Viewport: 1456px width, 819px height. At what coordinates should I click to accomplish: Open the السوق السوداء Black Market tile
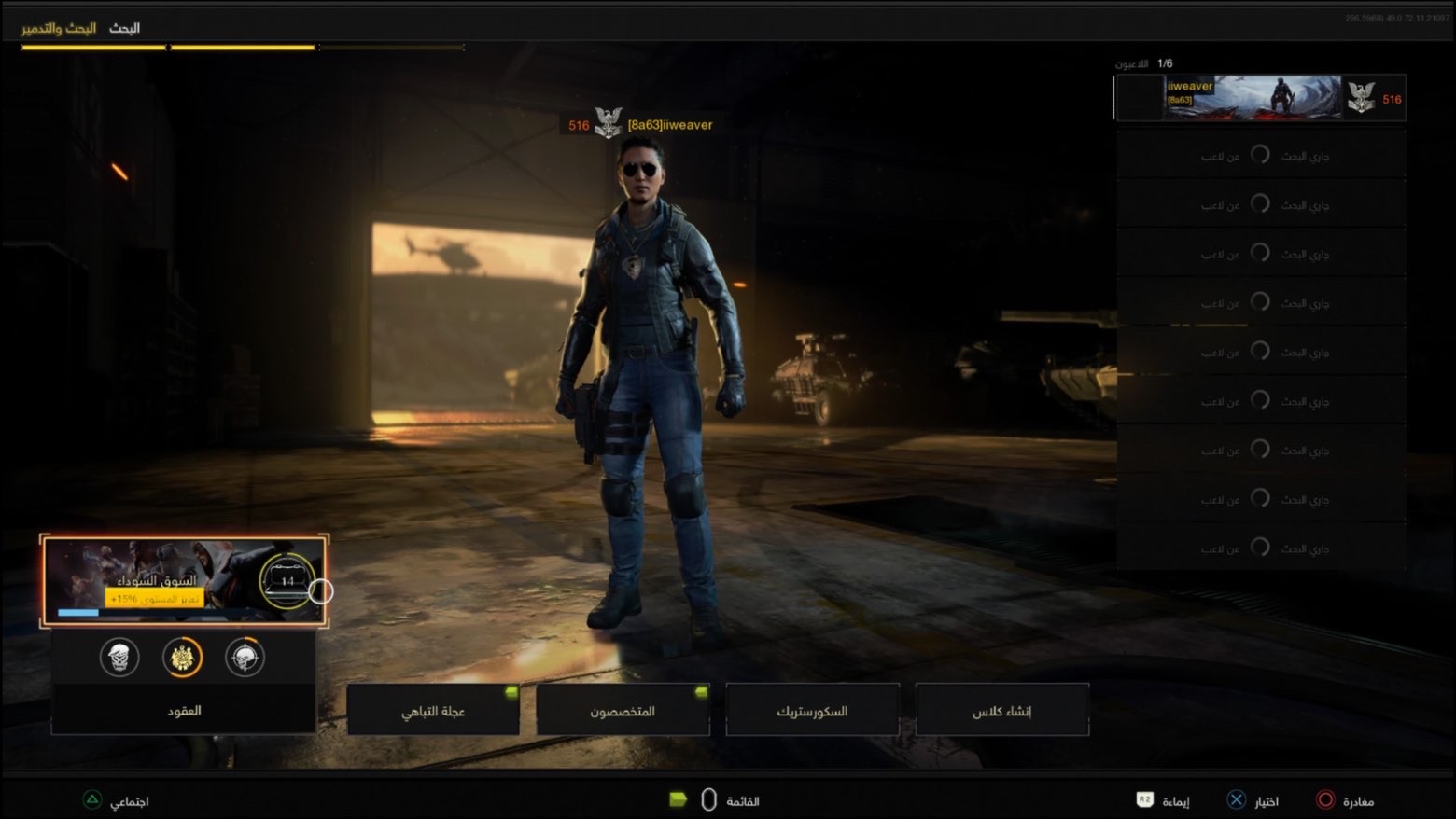pos(154,580)
